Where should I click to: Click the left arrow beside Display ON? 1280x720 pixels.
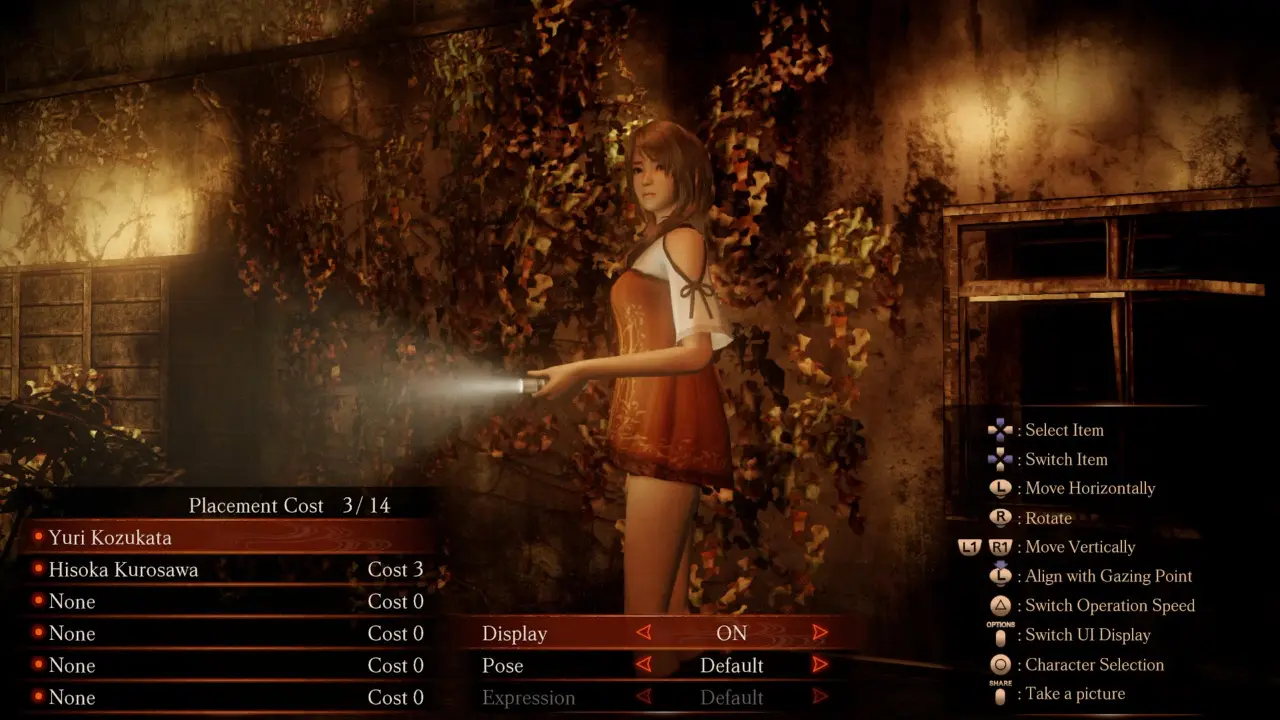pos(644,633)
